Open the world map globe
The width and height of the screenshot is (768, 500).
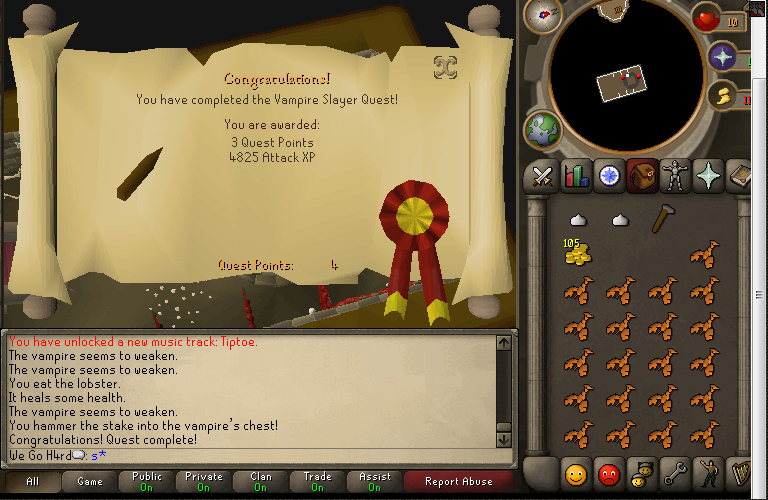coord(543,128)
